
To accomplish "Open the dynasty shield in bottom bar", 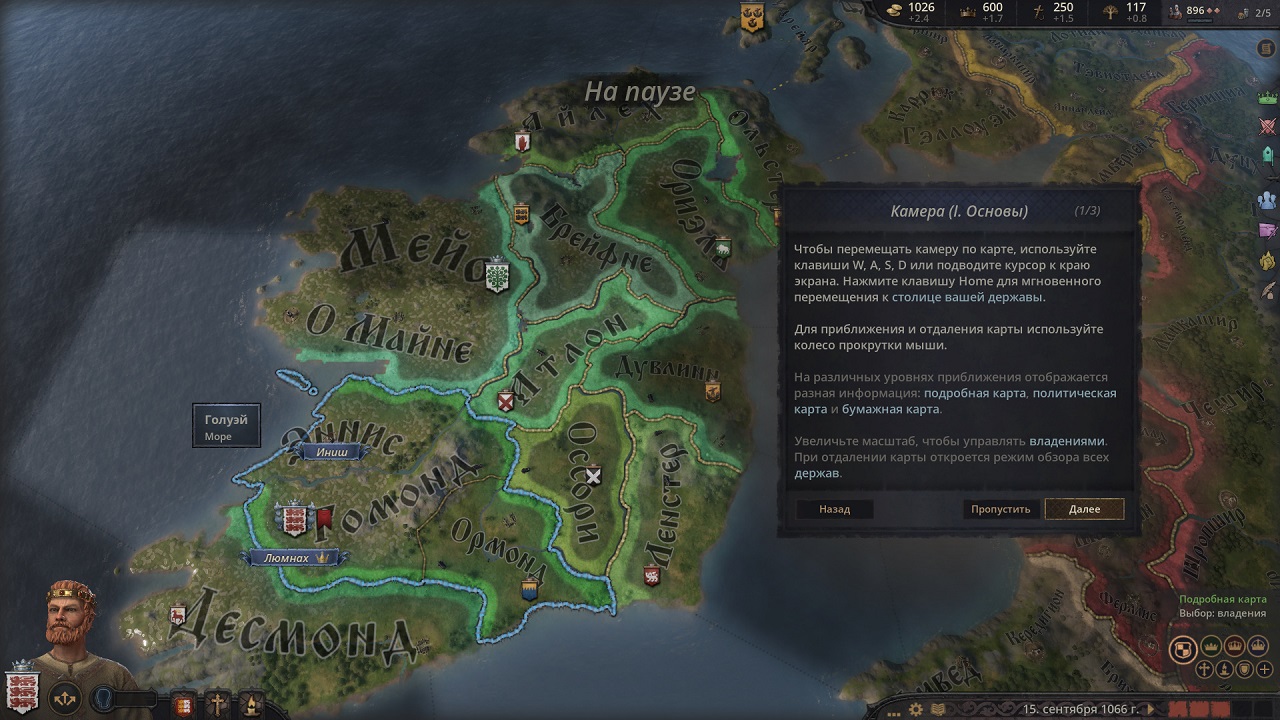I will pyautogui.click(x=183, y=703).
